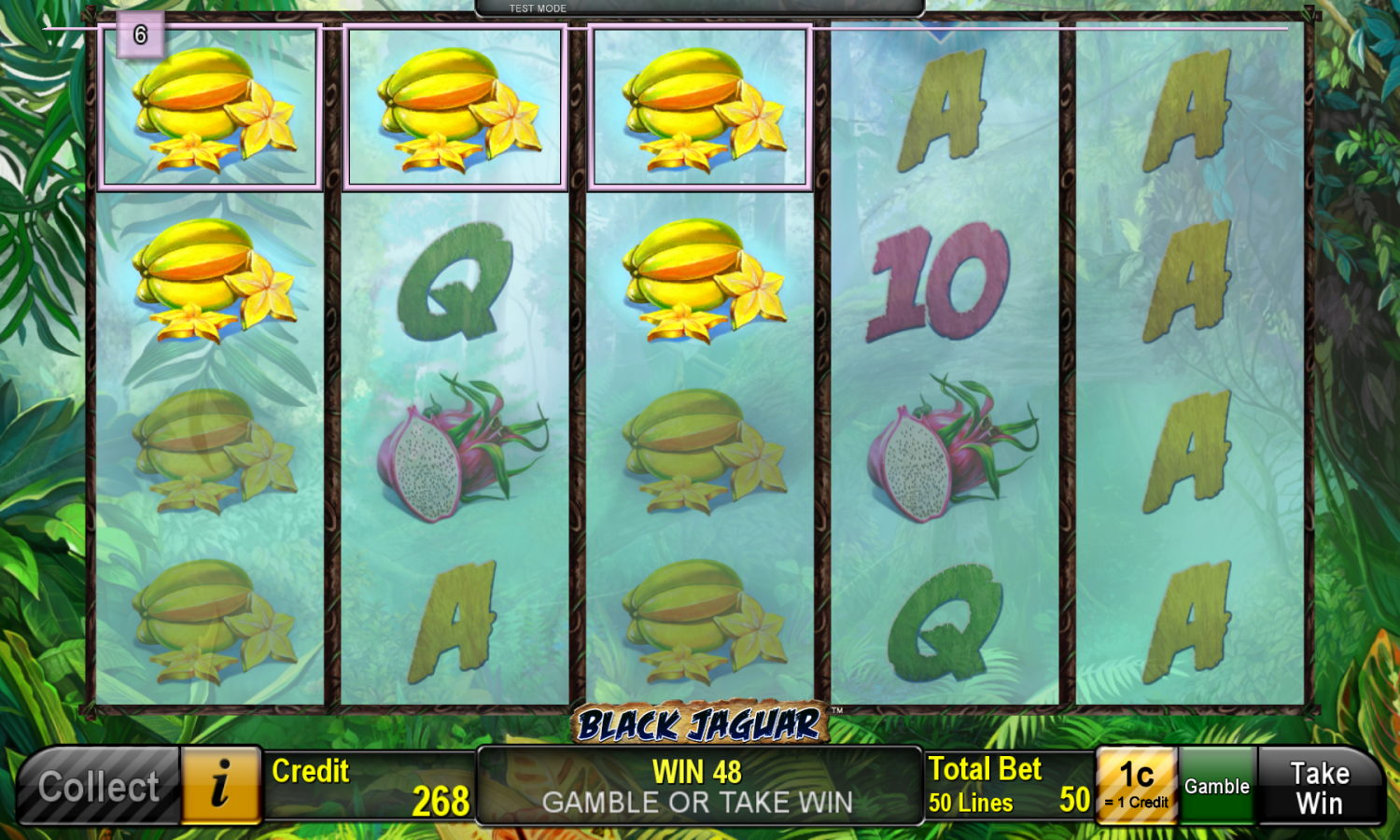Click the yellow A on the second reel
Screen dimensions: 1400x840
(x=454, y=607)
